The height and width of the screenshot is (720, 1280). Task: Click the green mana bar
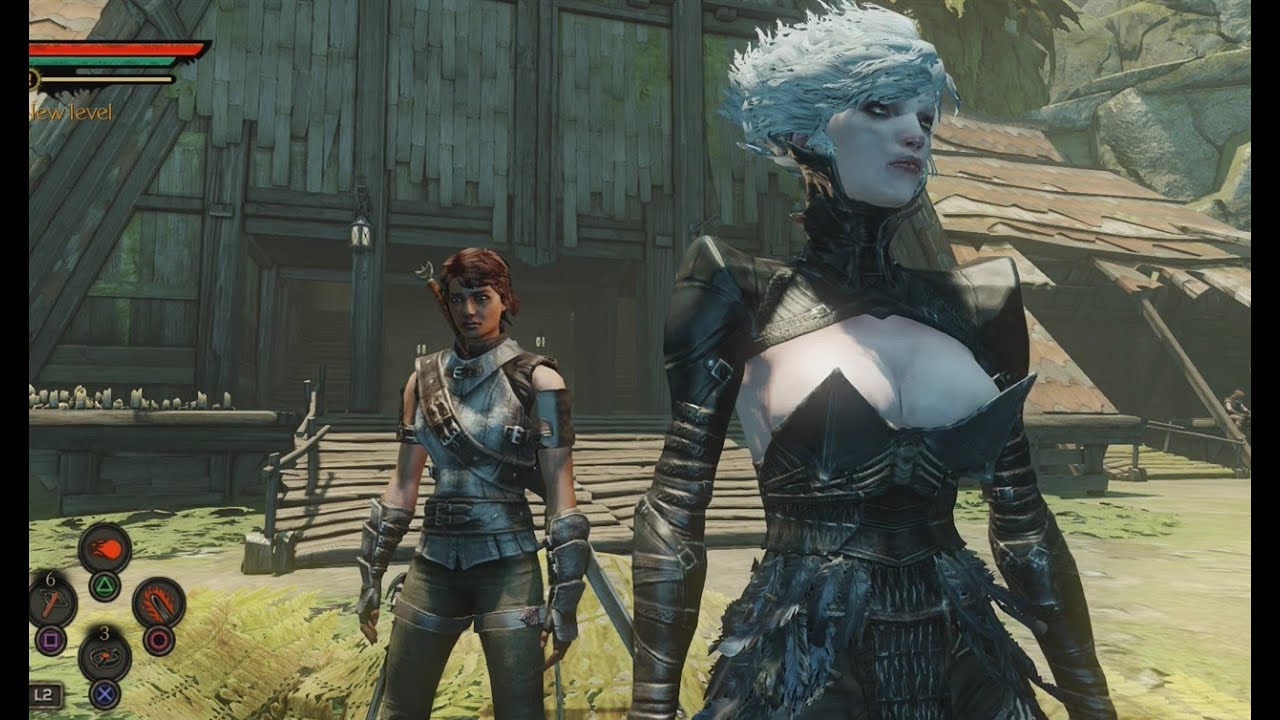click(100, 61)
